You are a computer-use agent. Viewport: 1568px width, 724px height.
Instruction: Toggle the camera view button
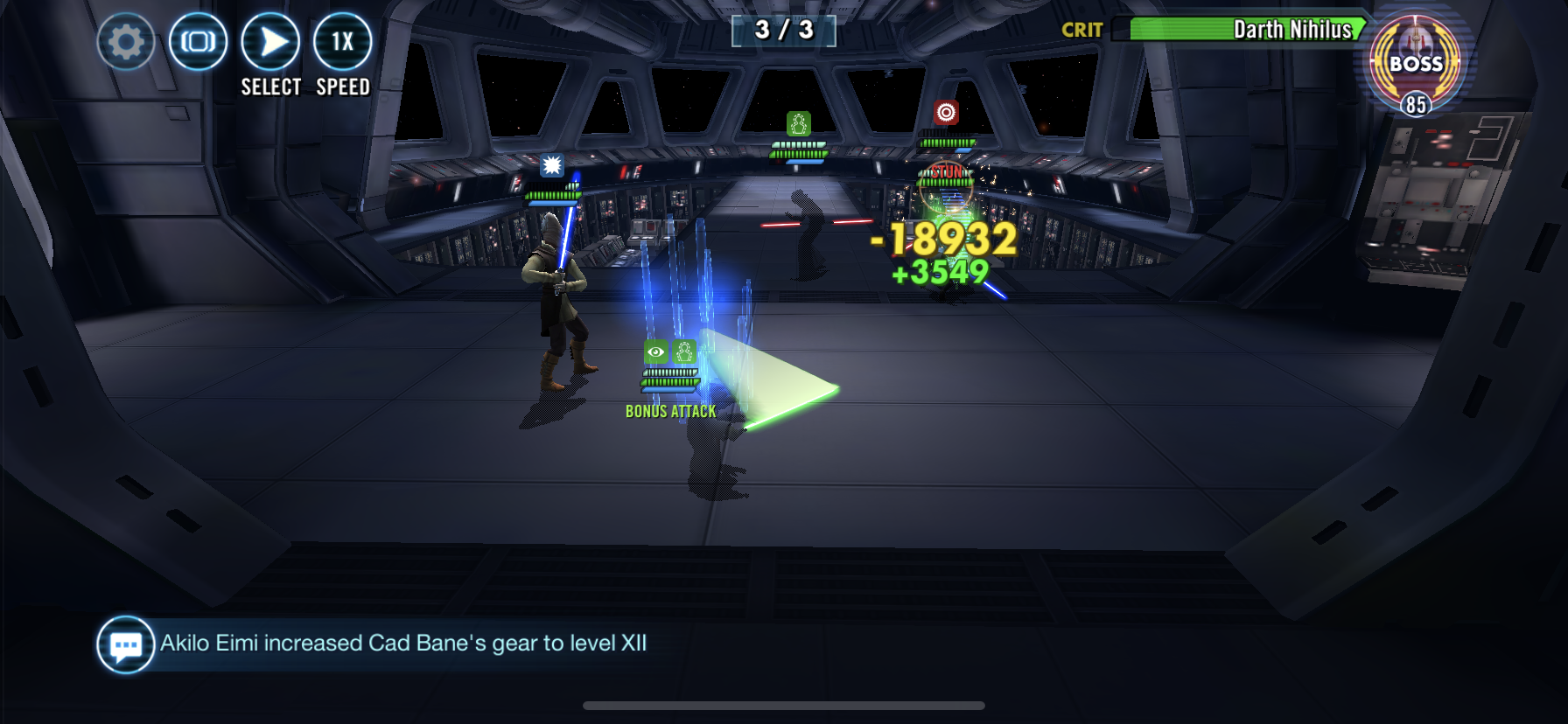[198, 42]
